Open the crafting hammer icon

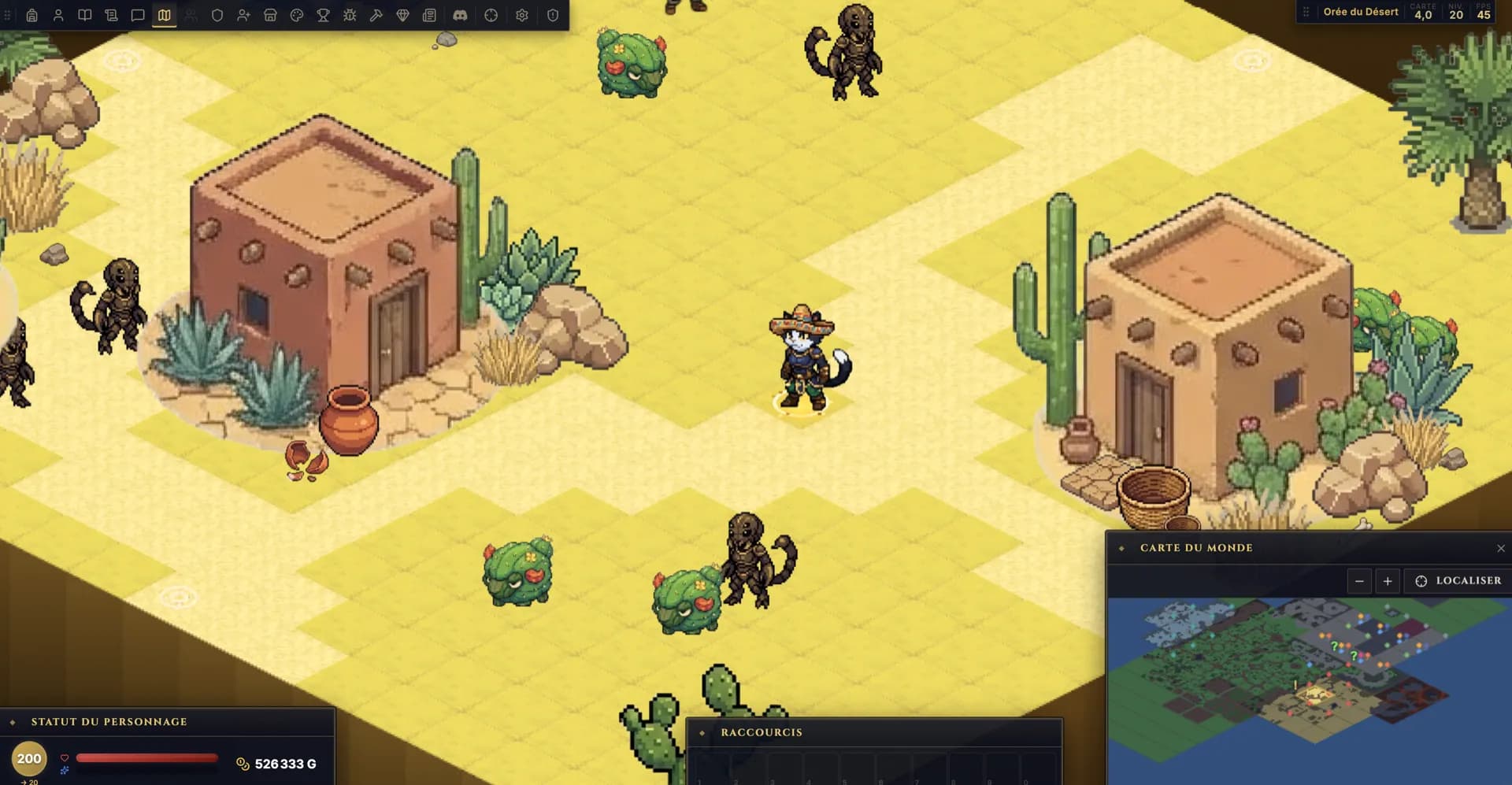click(376, 15)
